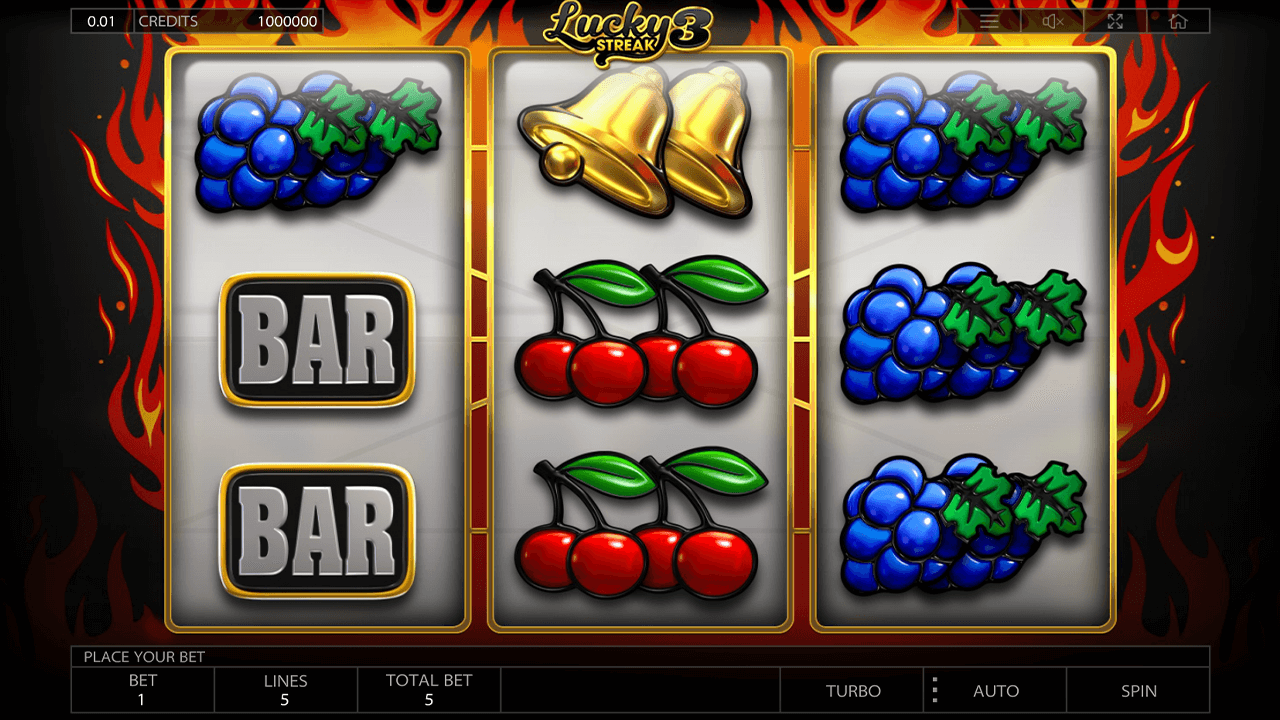Open the BET value selector
The width and height of the screenshot is (1280, 720).
click(x=141, y=690)
